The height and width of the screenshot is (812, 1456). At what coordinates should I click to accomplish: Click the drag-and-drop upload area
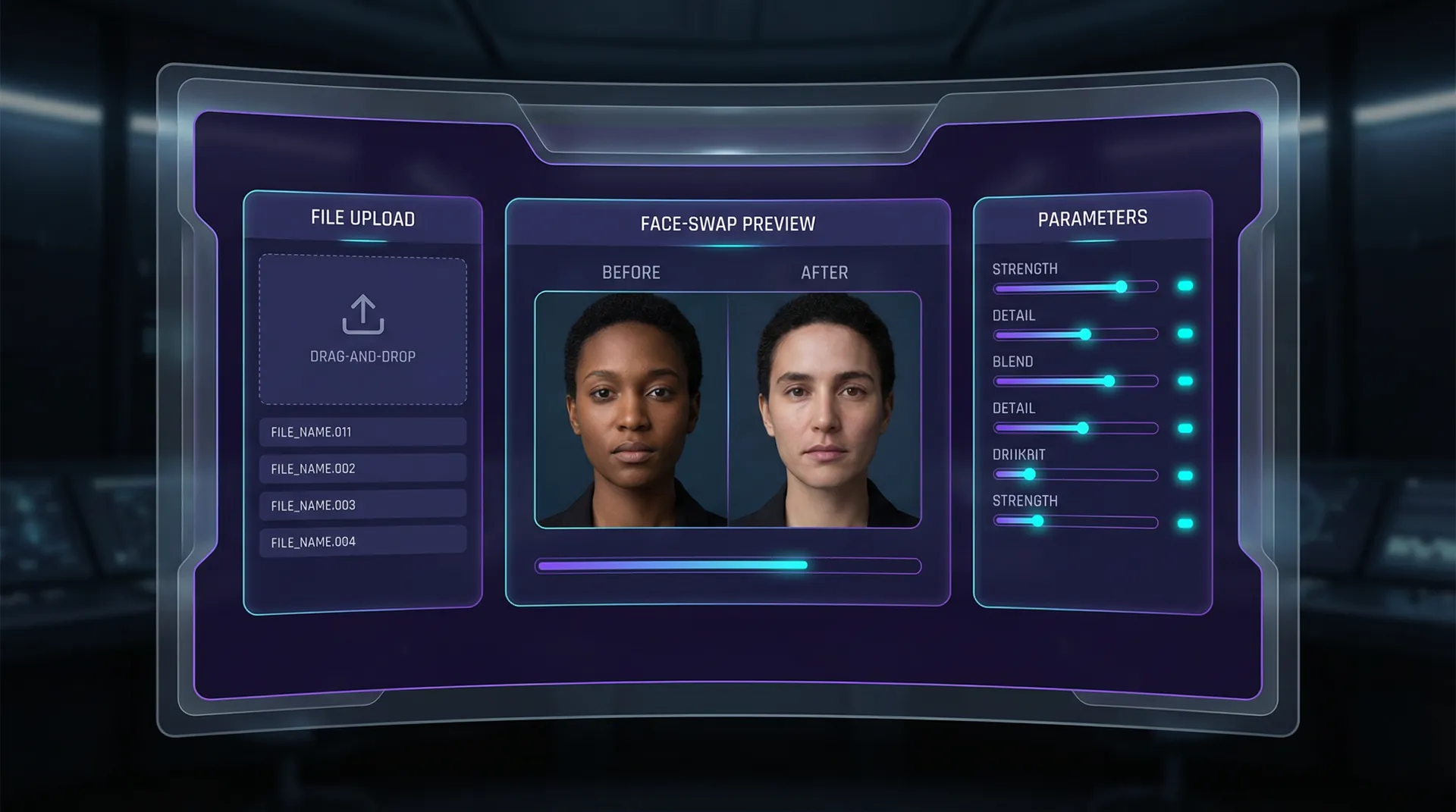362,330
